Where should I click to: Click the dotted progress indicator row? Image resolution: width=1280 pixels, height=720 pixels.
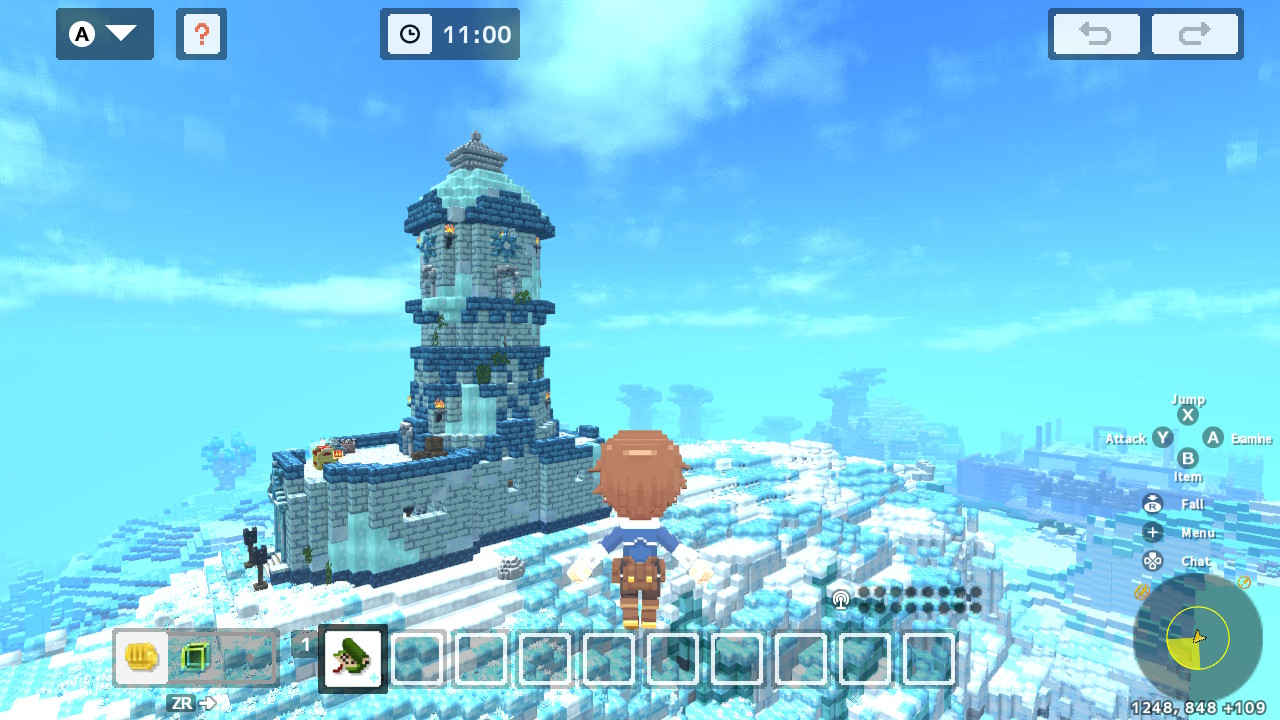click(920, 598)
